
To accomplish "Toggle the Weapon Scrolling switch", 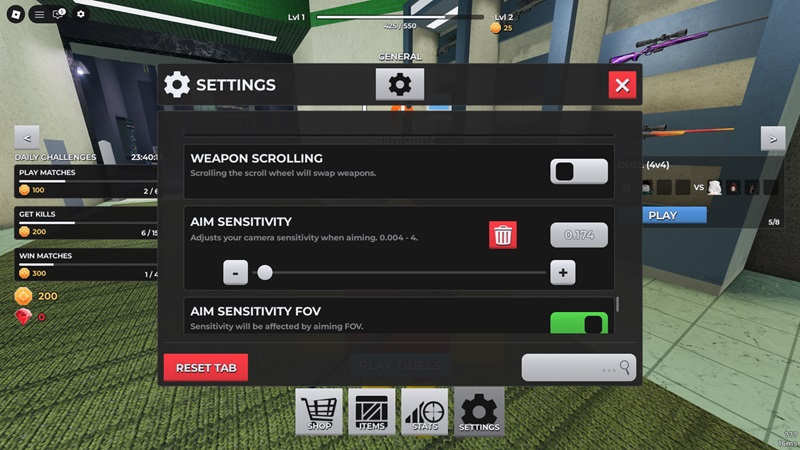I will 578,171.
